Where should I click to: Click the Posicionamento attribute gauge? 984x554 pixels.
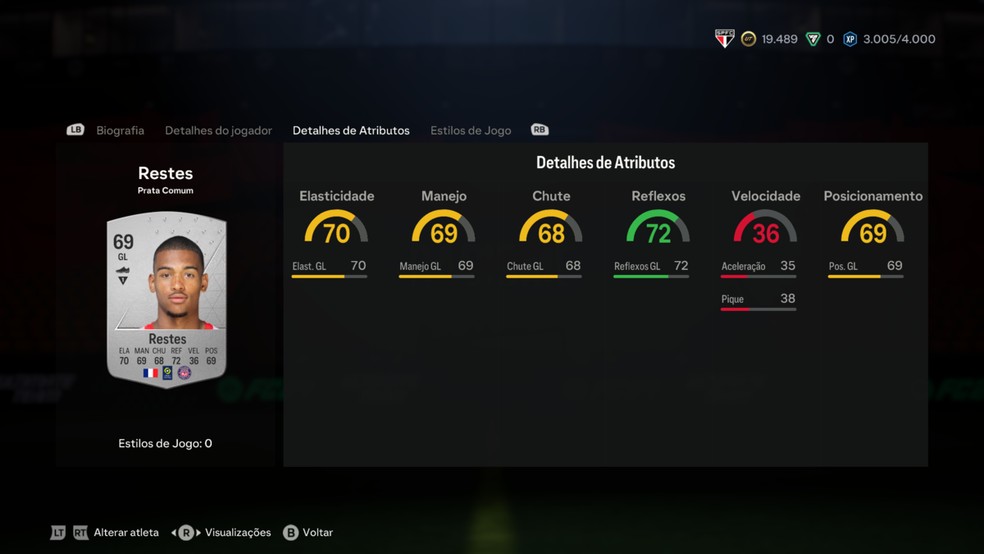872,227
